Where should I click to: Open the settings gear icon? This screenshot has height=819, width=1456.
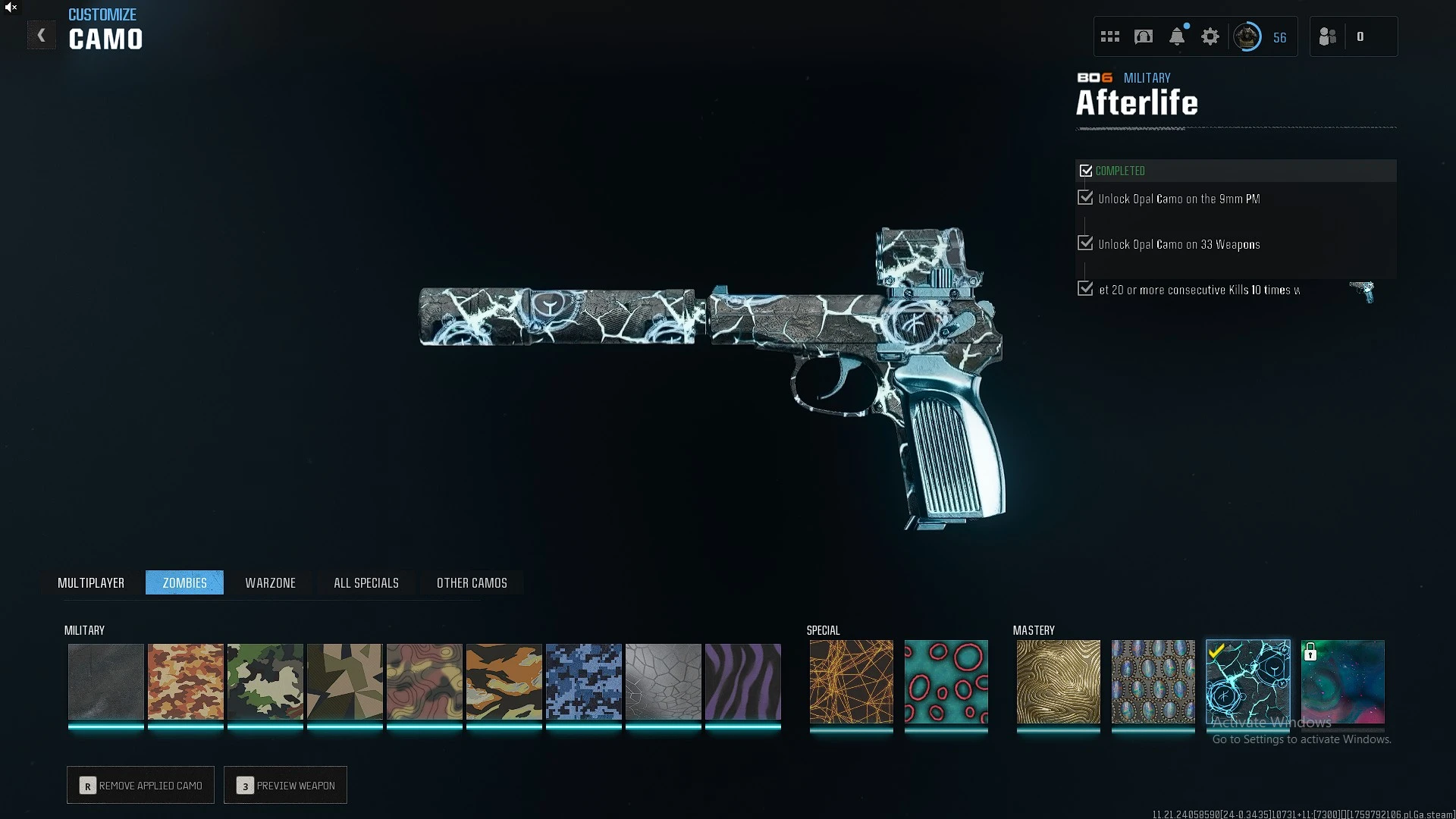[1210, 36]
